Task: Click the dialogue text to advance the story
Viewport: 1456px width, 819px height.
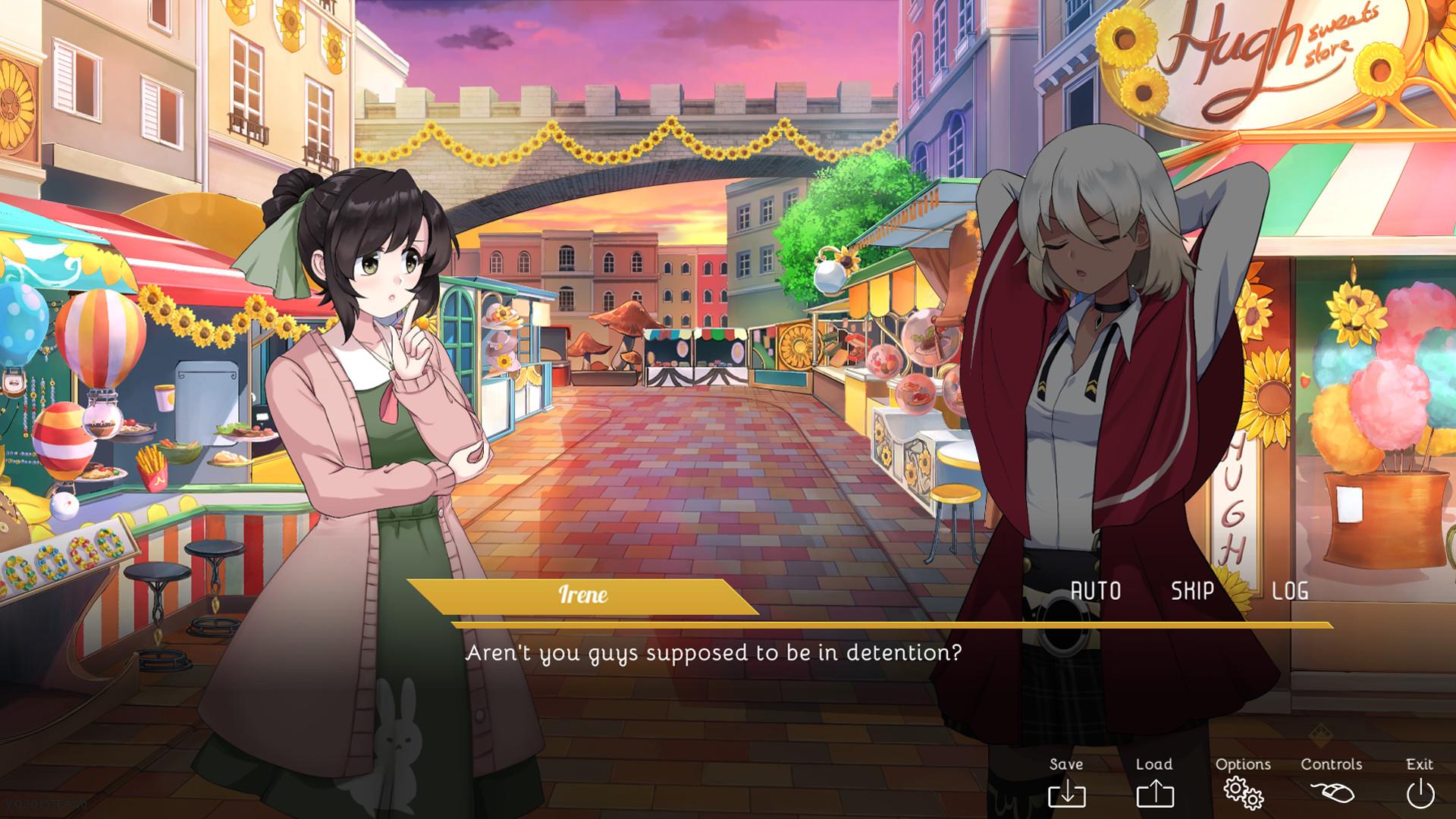Action: (714, 651)
